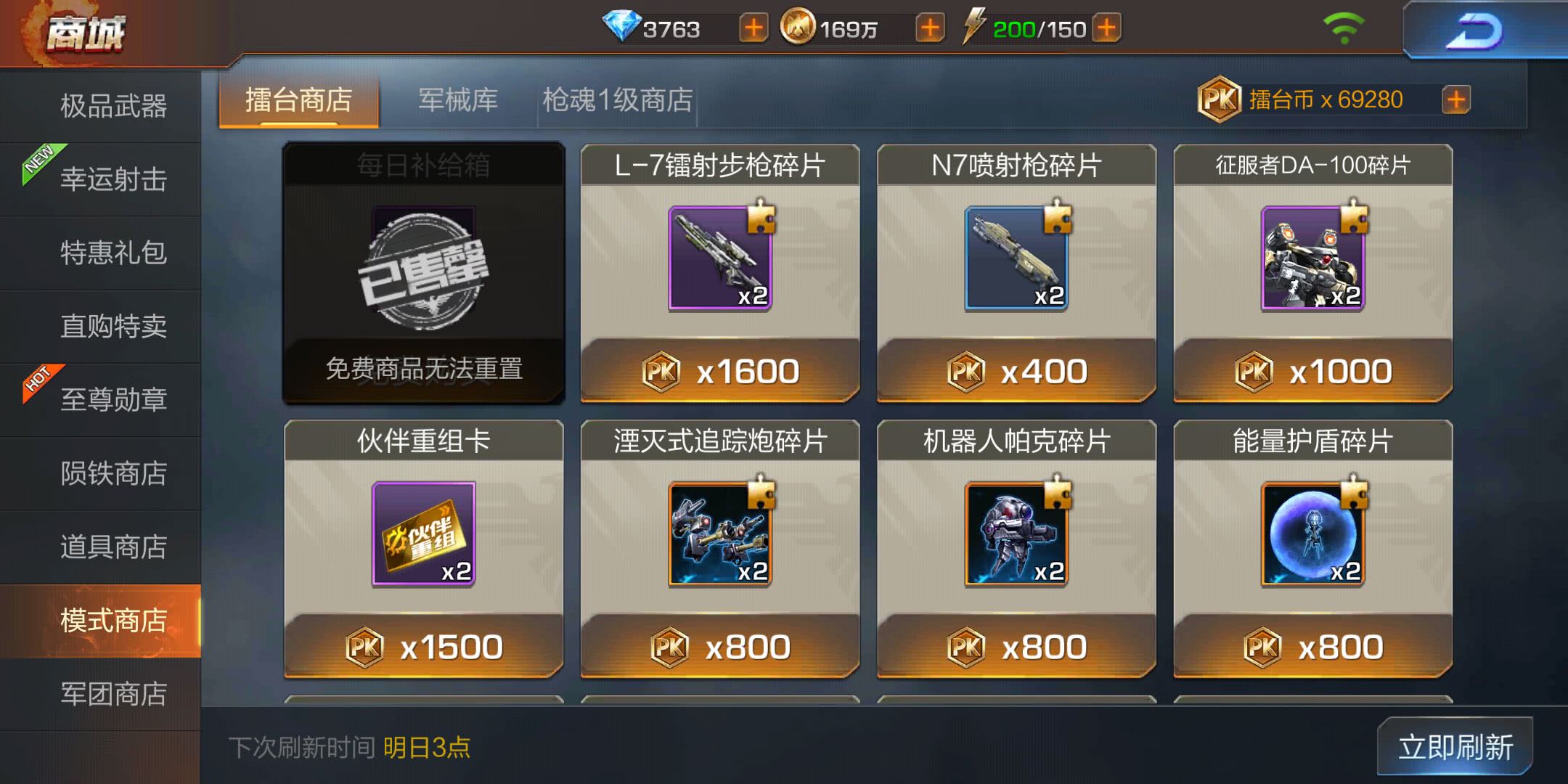Switch to 军团商店 category
The height and width of the screenshot is (784, 1568).
pyautogui.click(x=113, y=693)
